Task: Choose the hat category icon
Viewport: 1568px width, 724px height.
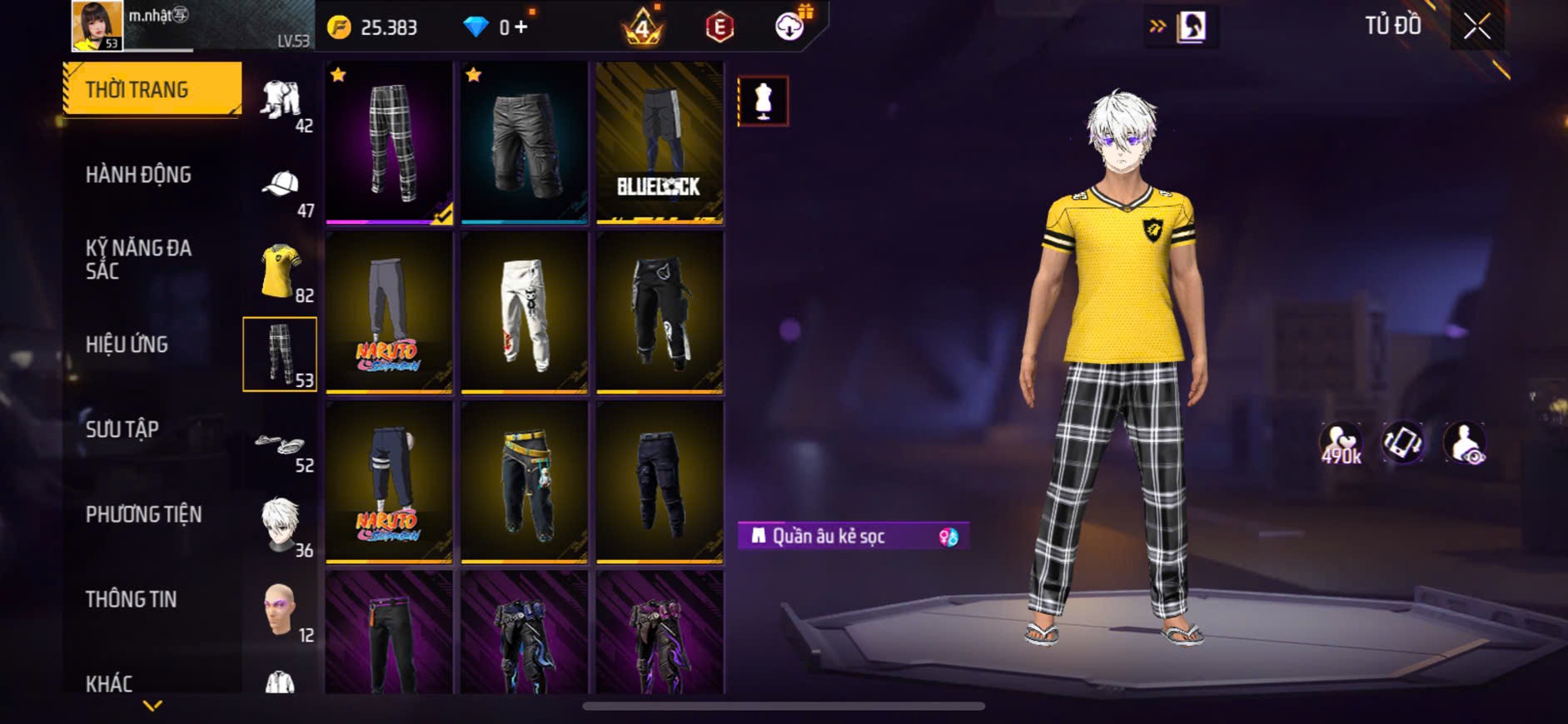Action: (x=281, y=186)
